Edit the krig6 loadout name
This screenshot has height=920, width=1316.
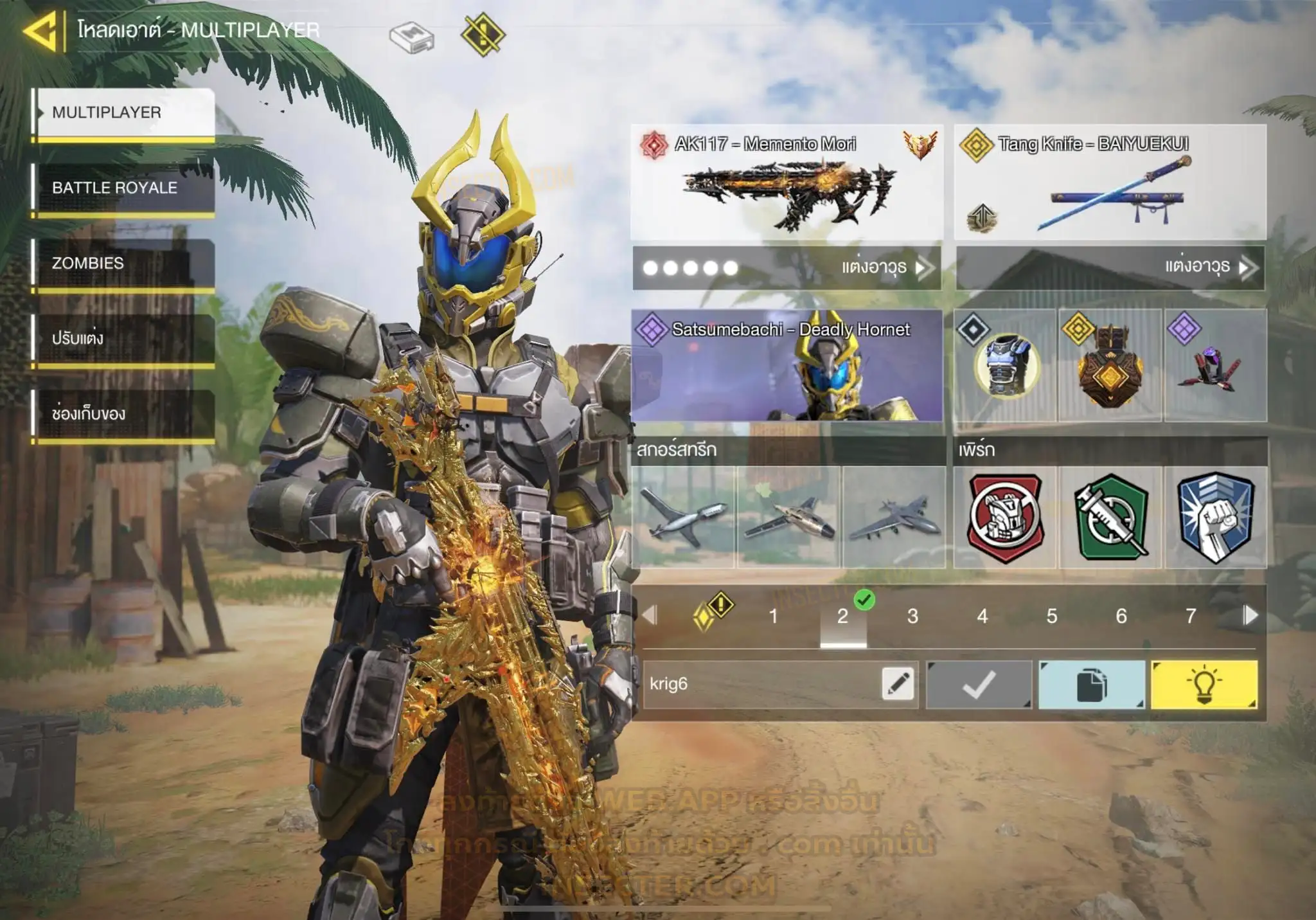tap(898, 684)
